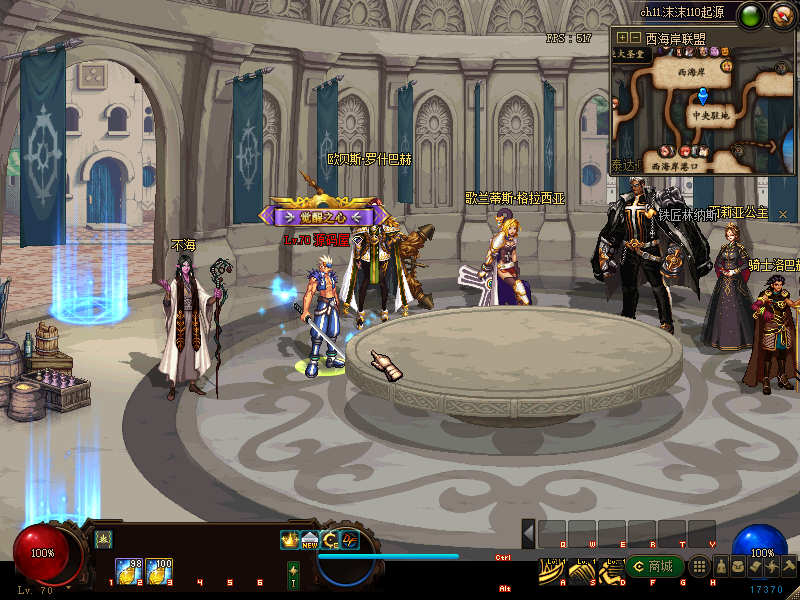The height and width of the screenshot is (600, 800).
Task: Activate the skill icon on the S key
Action: (x=581, y=570)
